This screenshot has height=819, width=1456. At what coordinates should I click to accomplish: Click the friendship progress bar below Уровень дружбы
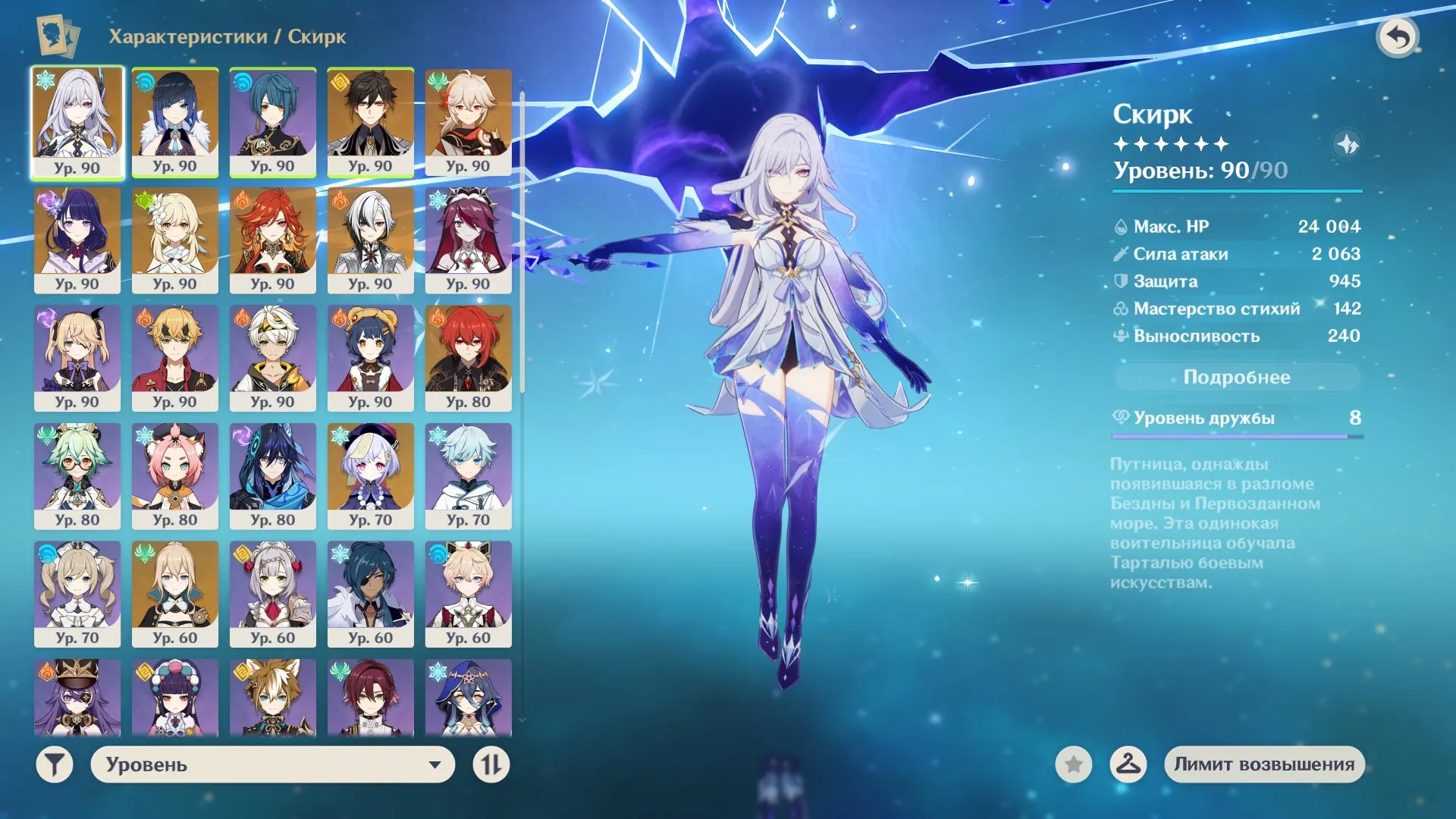pyautogui.click(x=1236, y=436)
